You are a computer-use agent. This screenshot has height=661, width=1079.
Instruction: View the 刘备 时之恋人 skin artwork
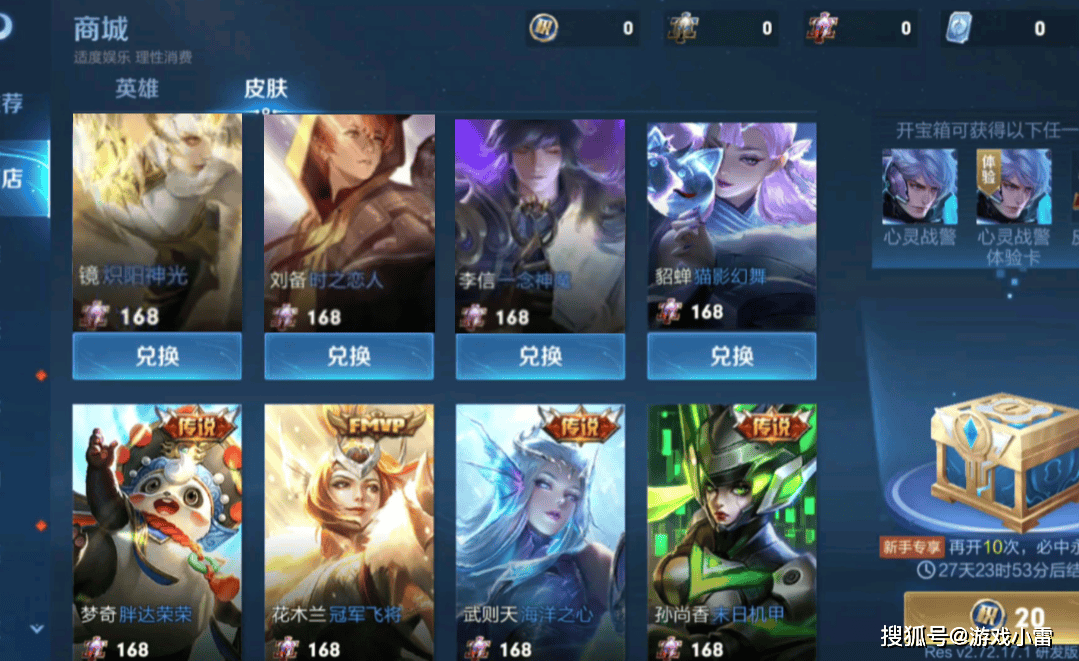tap(349, 210)
